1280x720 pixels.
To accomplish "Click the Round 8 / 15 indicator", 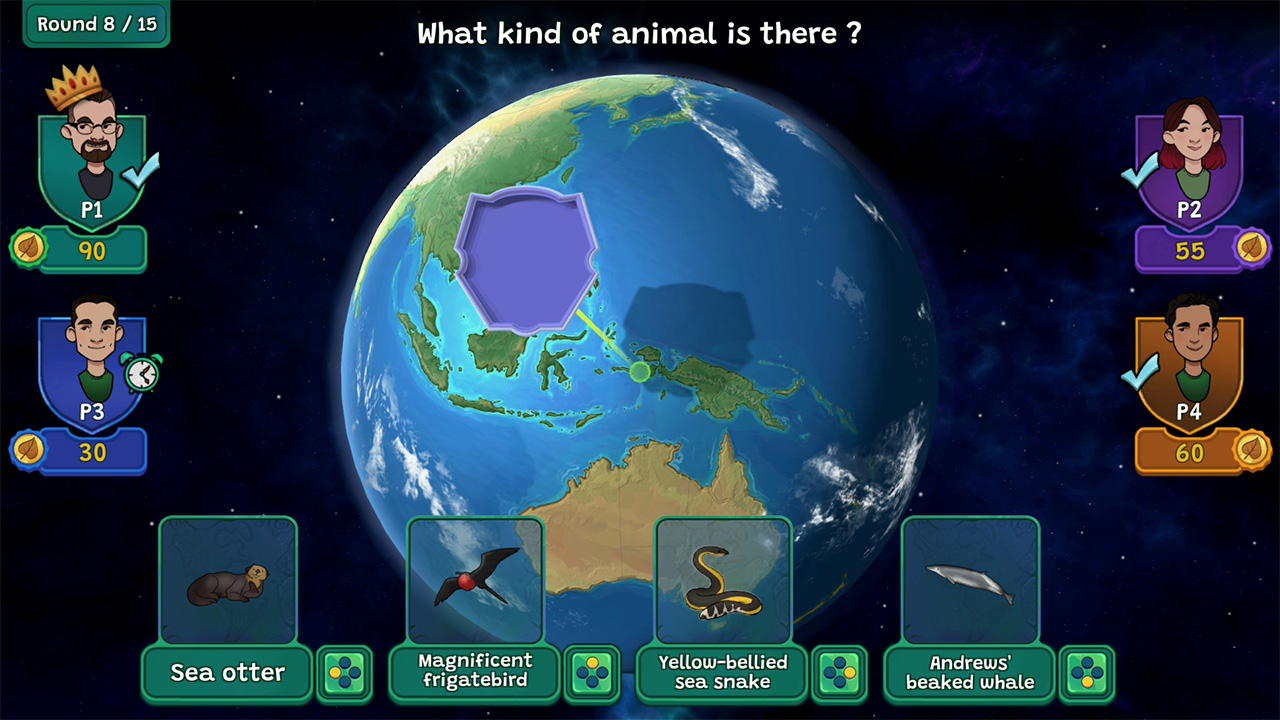I will tap(96, 24).
